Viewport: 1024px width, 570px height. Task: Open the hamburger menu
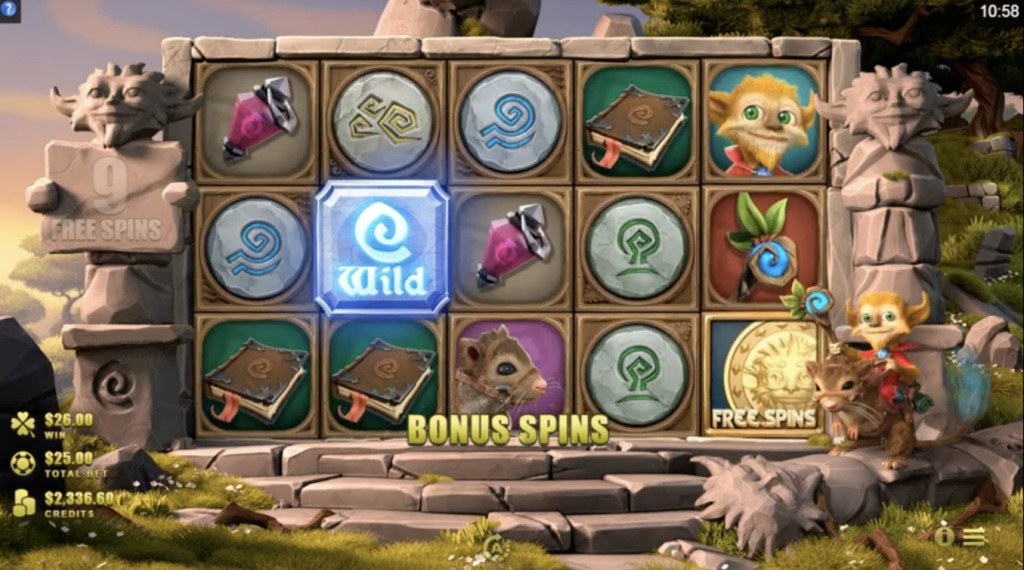coord(973,536)
